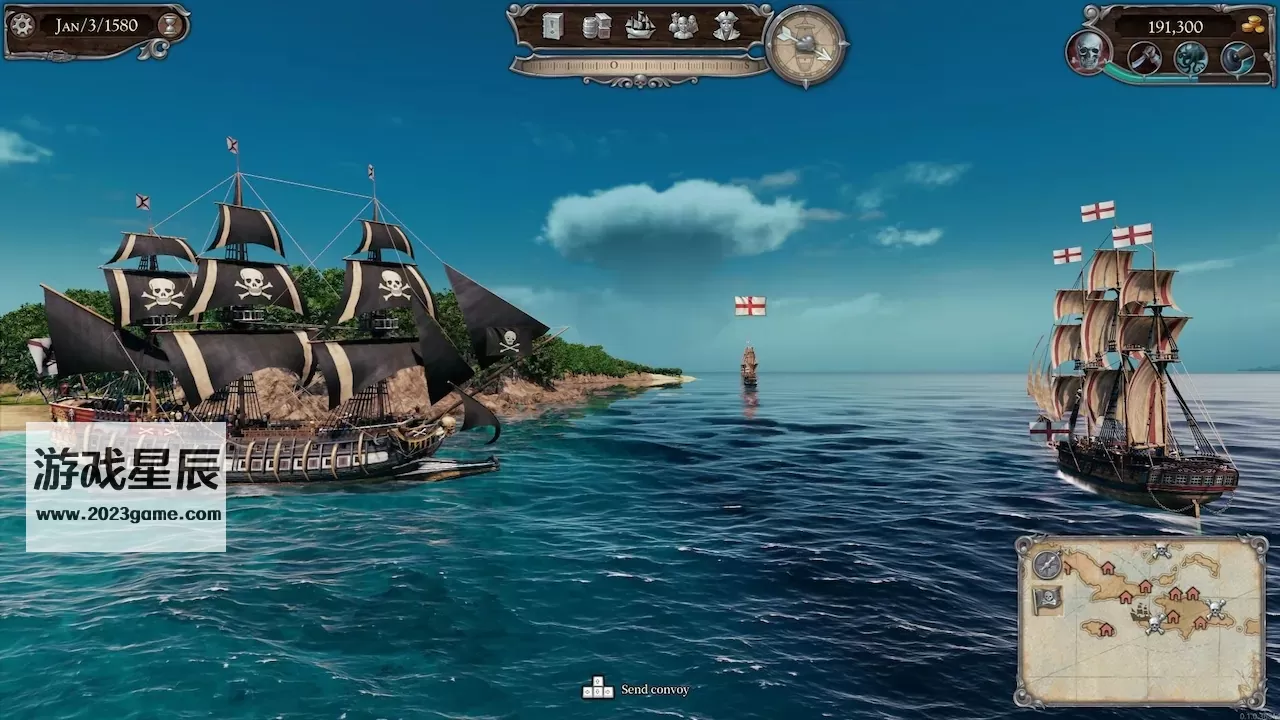Screen dimensions: 1280x720
Task: Open the crew group portrait menu
Action: 684,26
